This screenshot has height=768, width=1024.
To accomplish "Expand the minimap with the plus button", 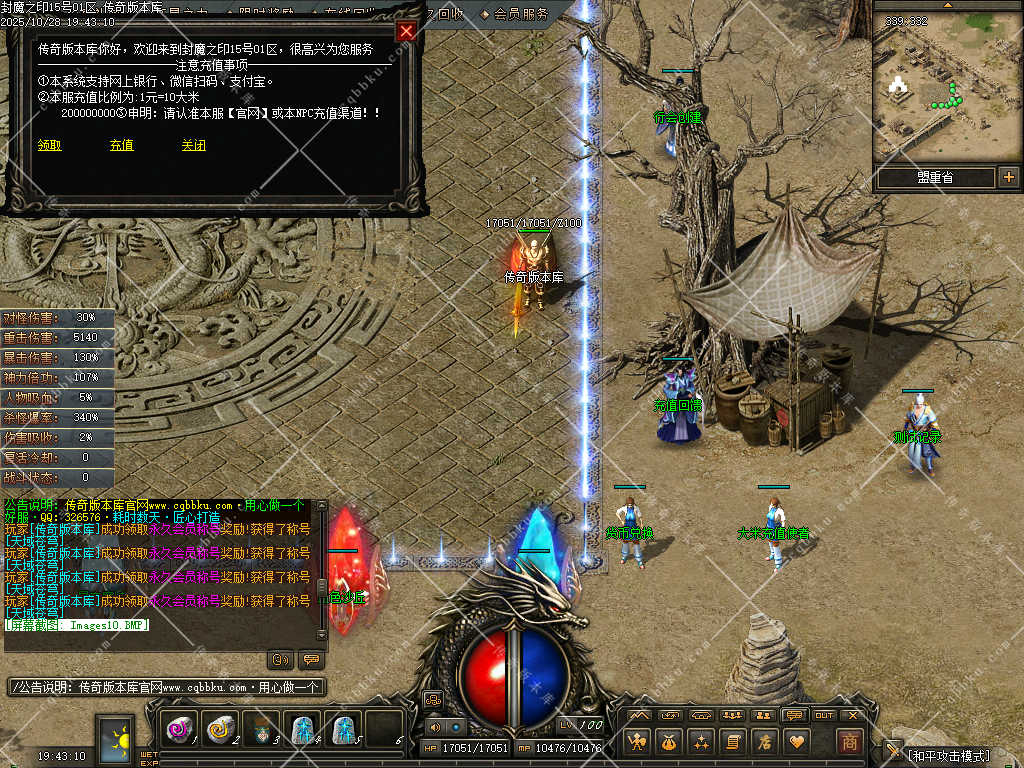I will point(1008,178).
